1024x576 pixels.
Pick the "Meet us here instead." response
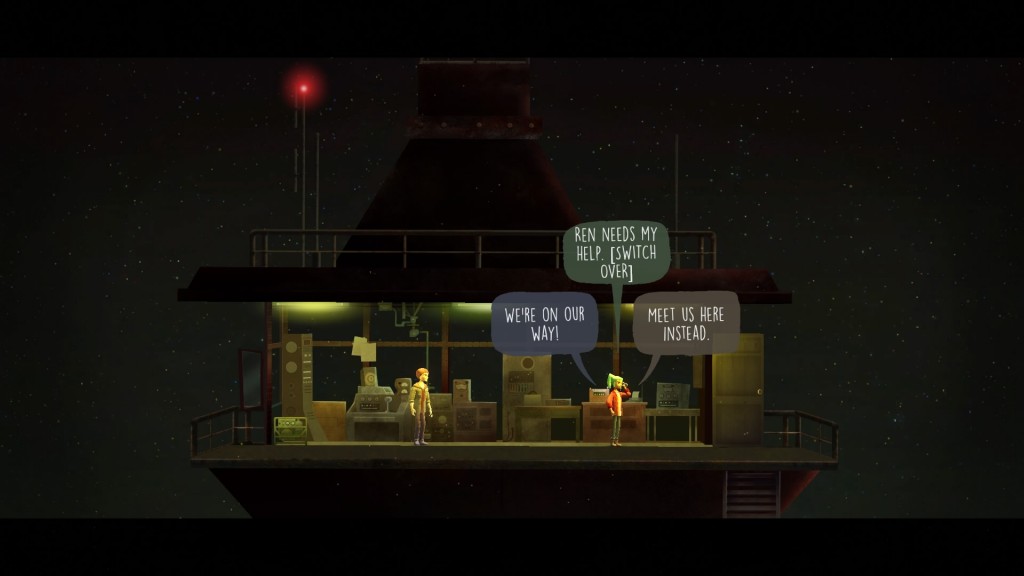pos(686,323)
